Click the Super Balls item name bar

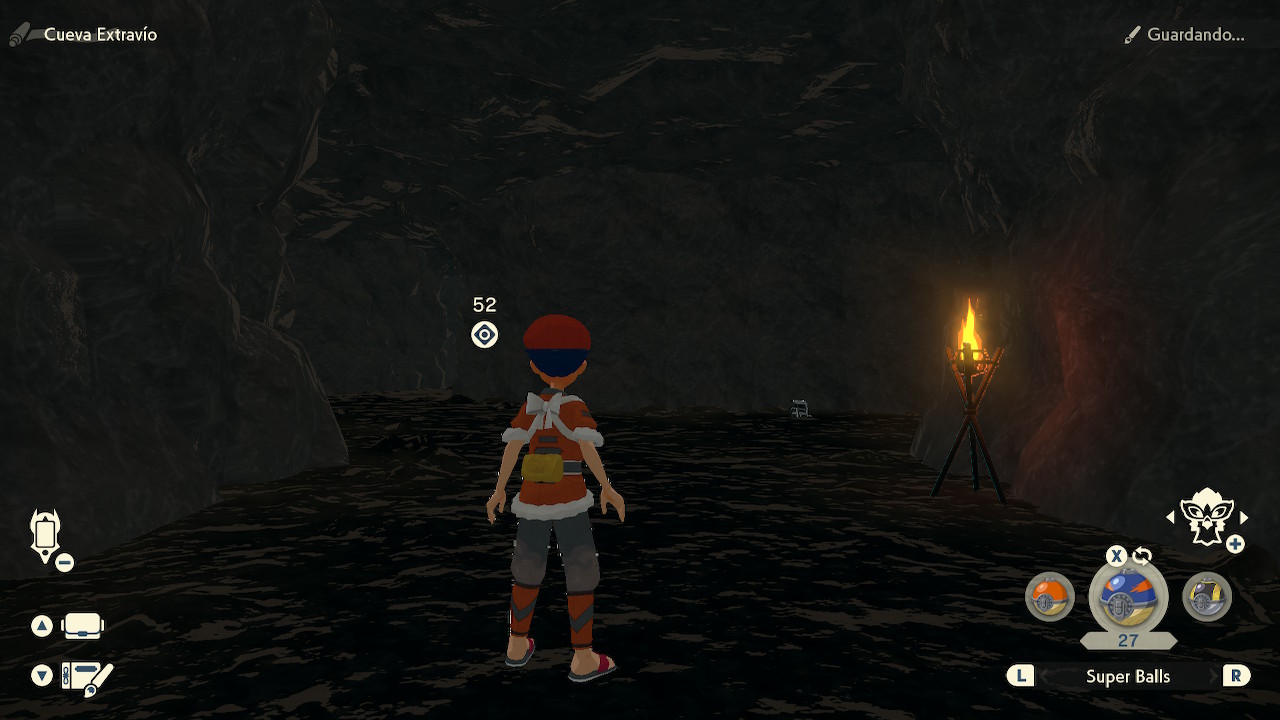[1128, 677]
